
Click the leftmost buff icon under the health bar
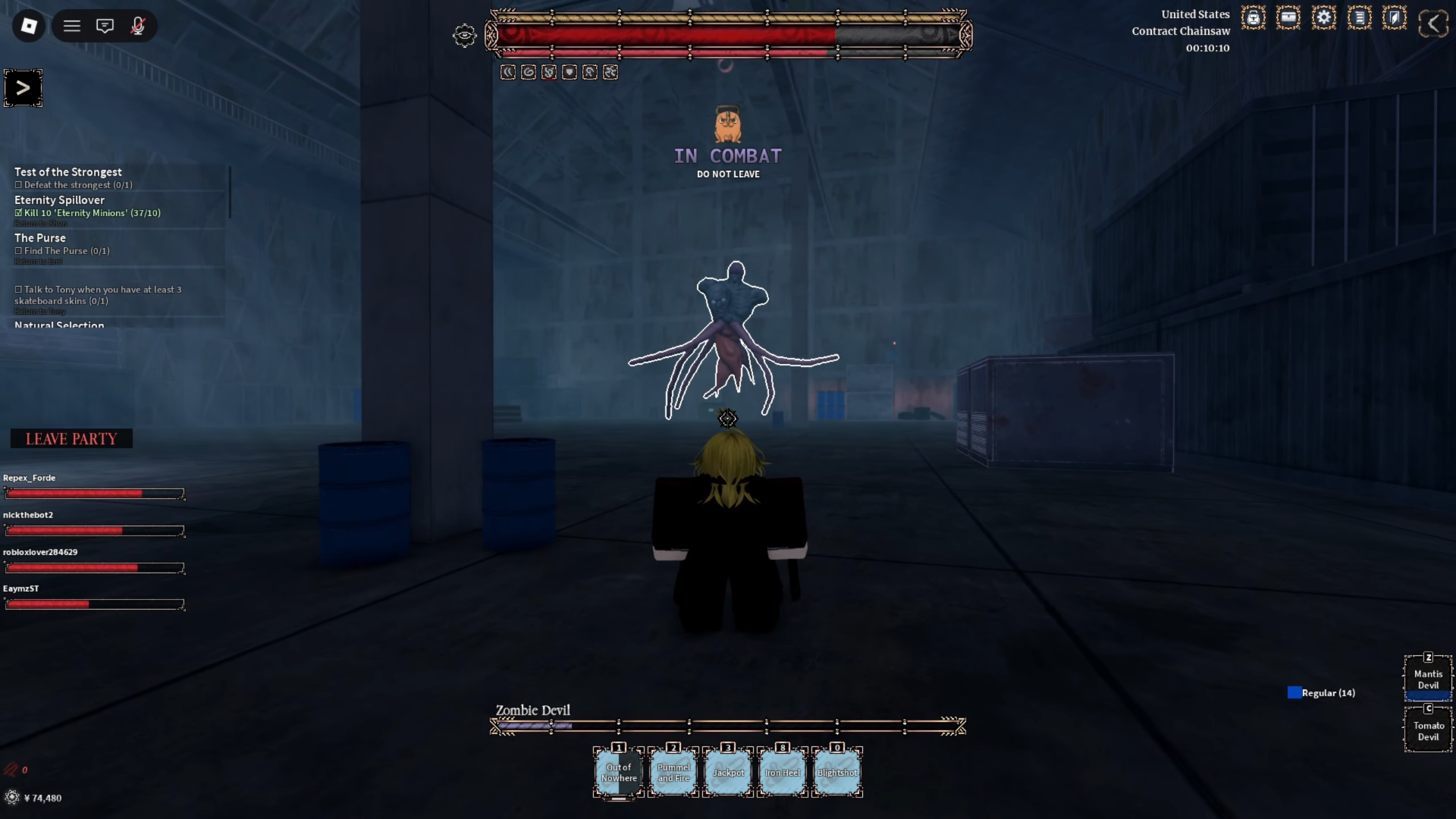508,72
